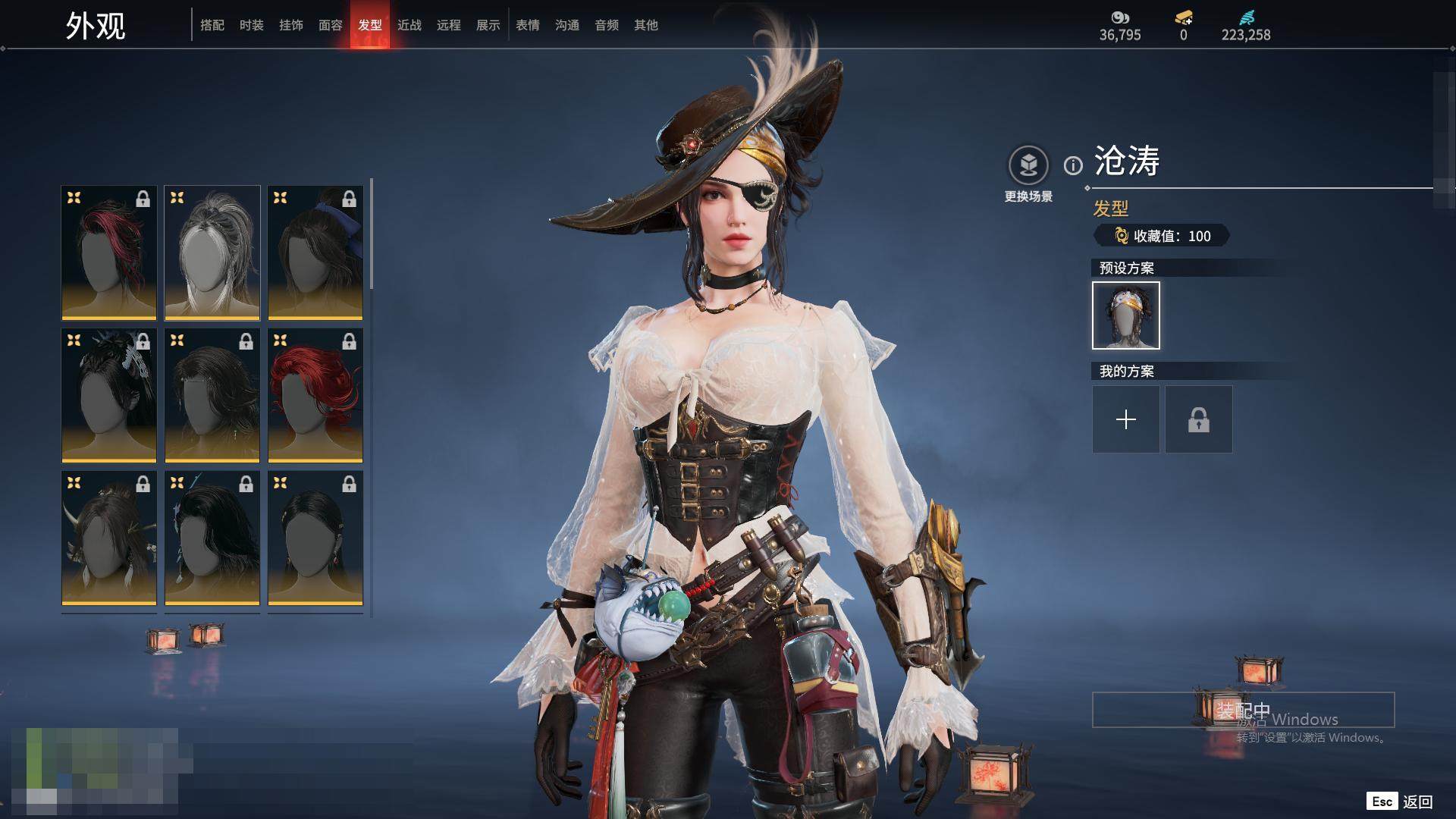Switch to the 搭配 tab
Viewport: 1456px width, 819px height.
coord(212,25)
